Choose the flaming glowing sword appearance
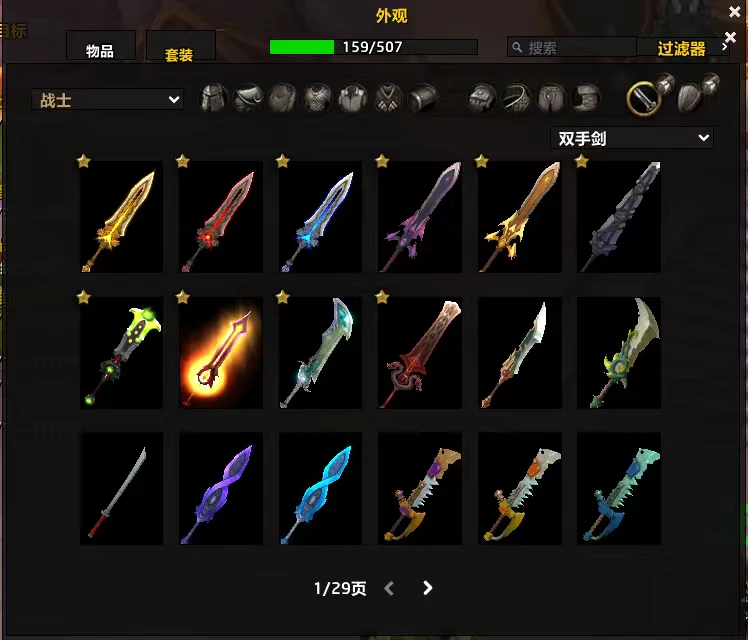 click(x=221, y=352)
